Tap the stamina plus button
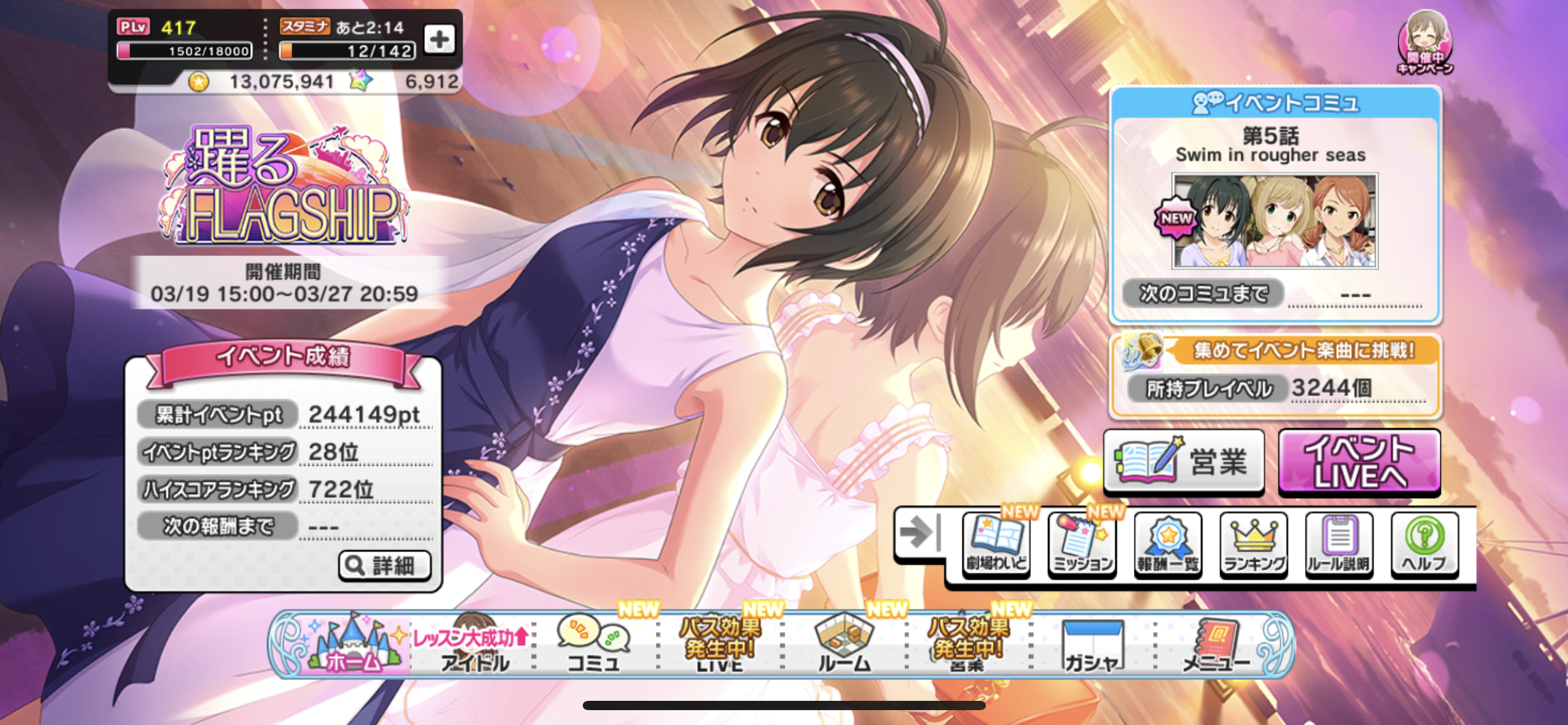This screenshot has height=725, width=1568. (439, 40)
